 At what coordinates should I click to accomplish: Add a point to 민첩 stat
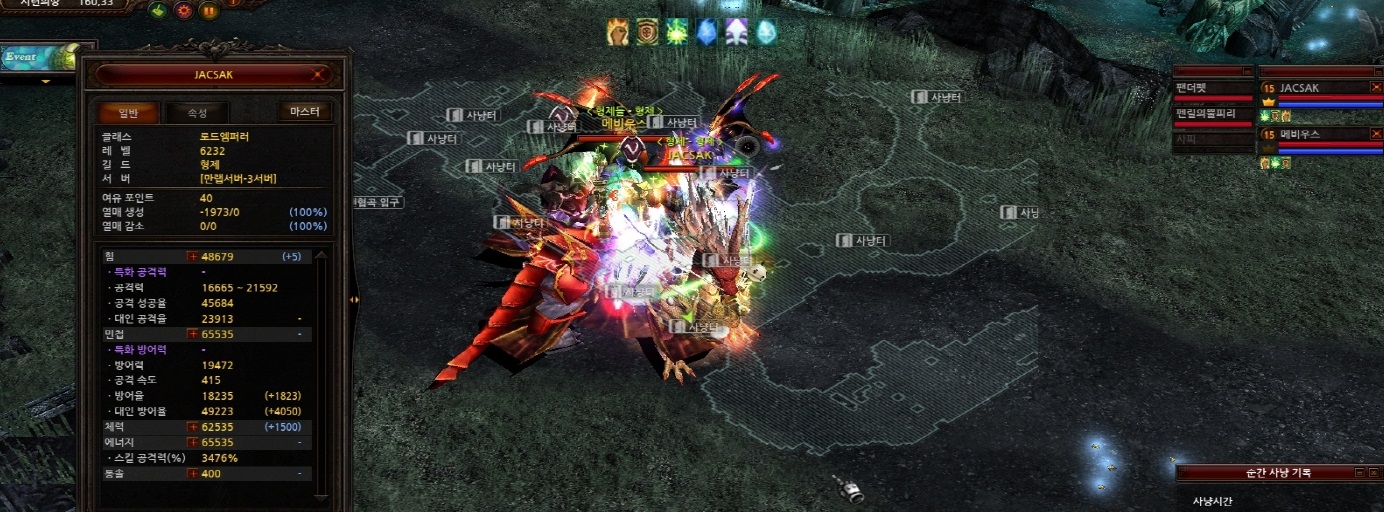click(x=193, y=334)
